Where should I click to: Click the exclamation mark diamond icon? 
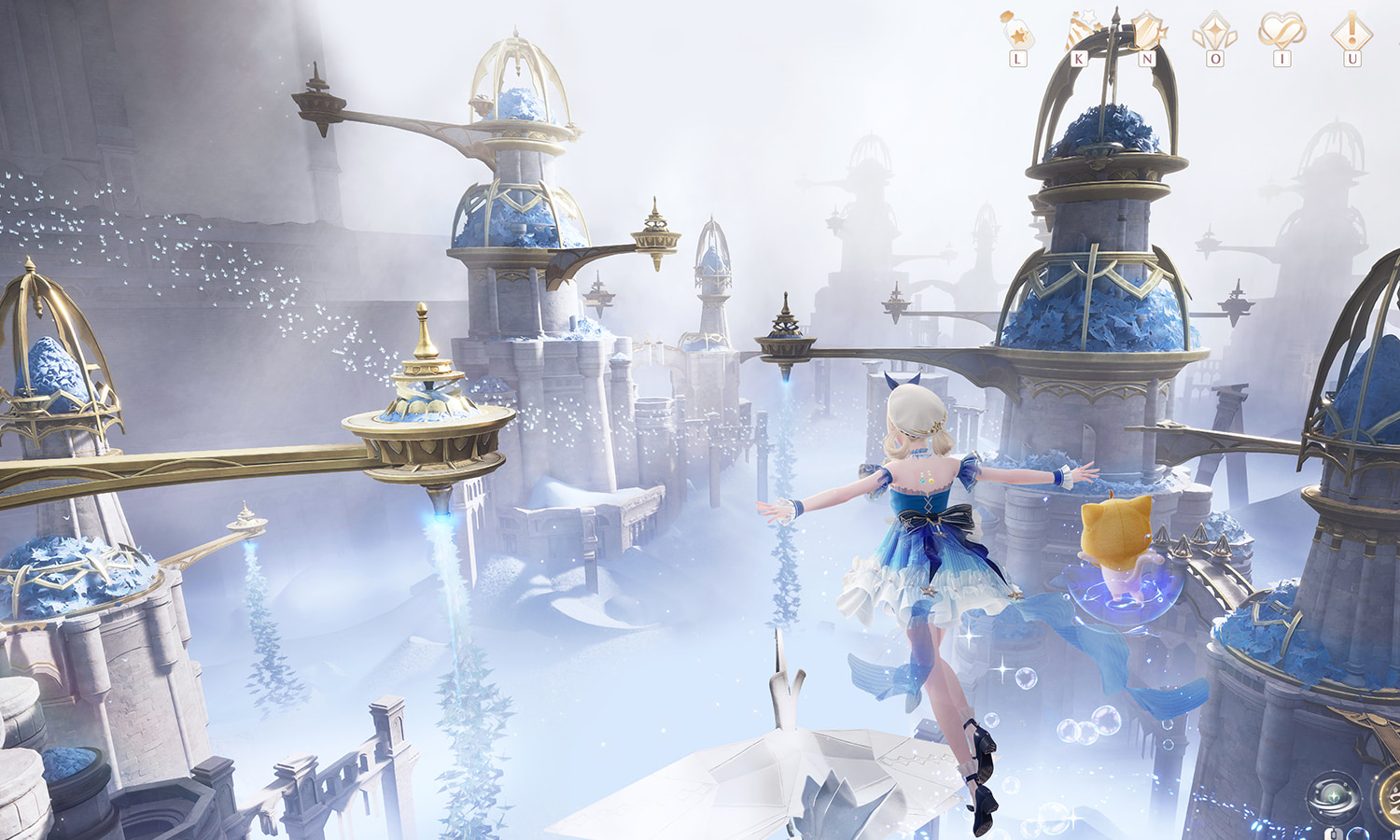point(1351,32)
